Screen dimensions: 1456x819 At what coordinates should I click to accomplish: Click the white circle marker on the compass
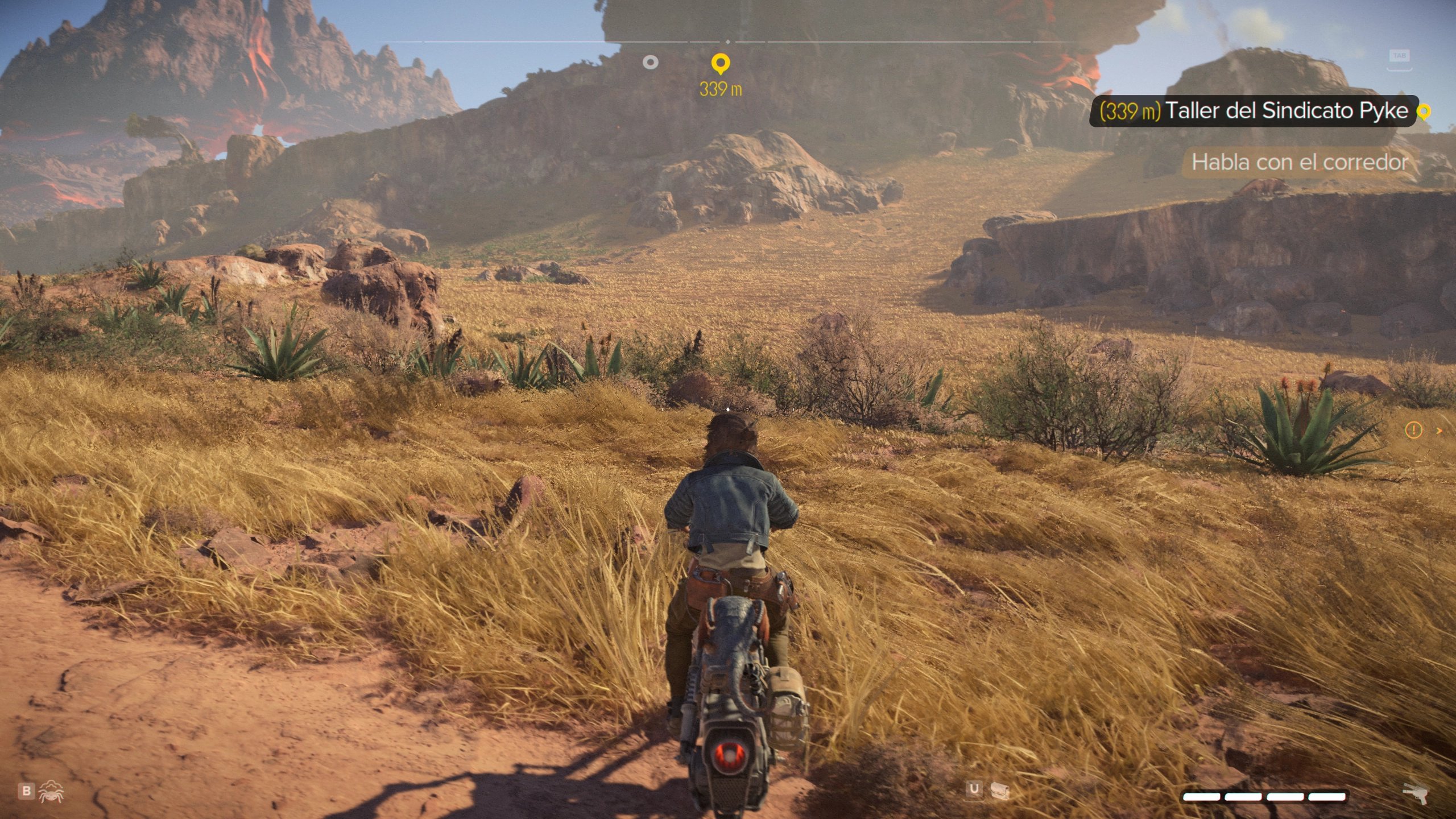pyautogui.click(x=650, y=63)
